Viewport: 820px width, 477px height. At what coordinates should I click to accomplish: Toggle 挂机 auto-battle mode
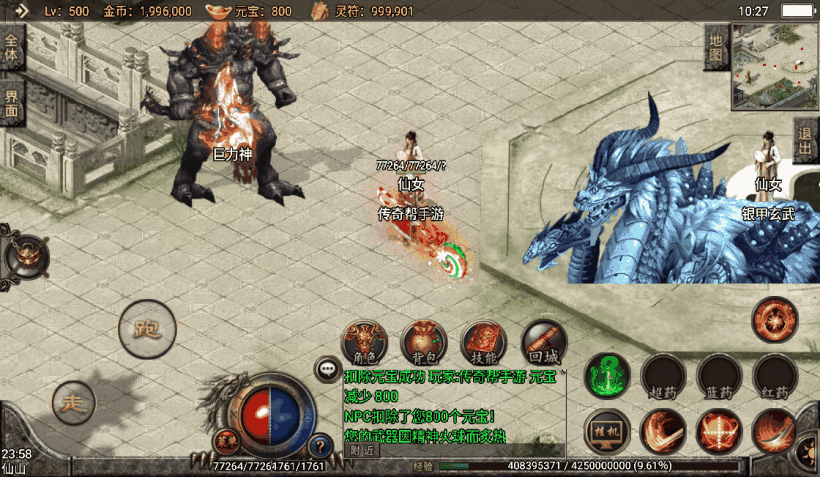[608, 431]
